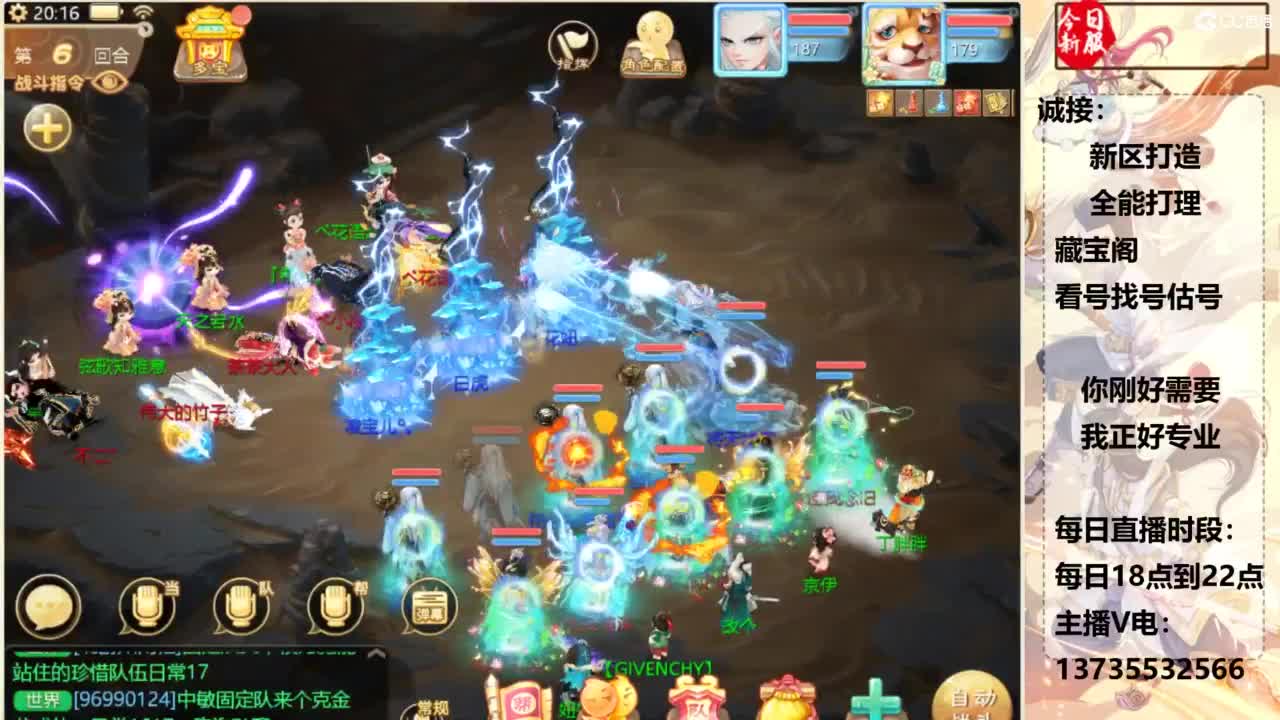The height and width of the screenshot is (720, 1280).
Task: Open the 多宝 treasure shop
Action: pos(211,50)
